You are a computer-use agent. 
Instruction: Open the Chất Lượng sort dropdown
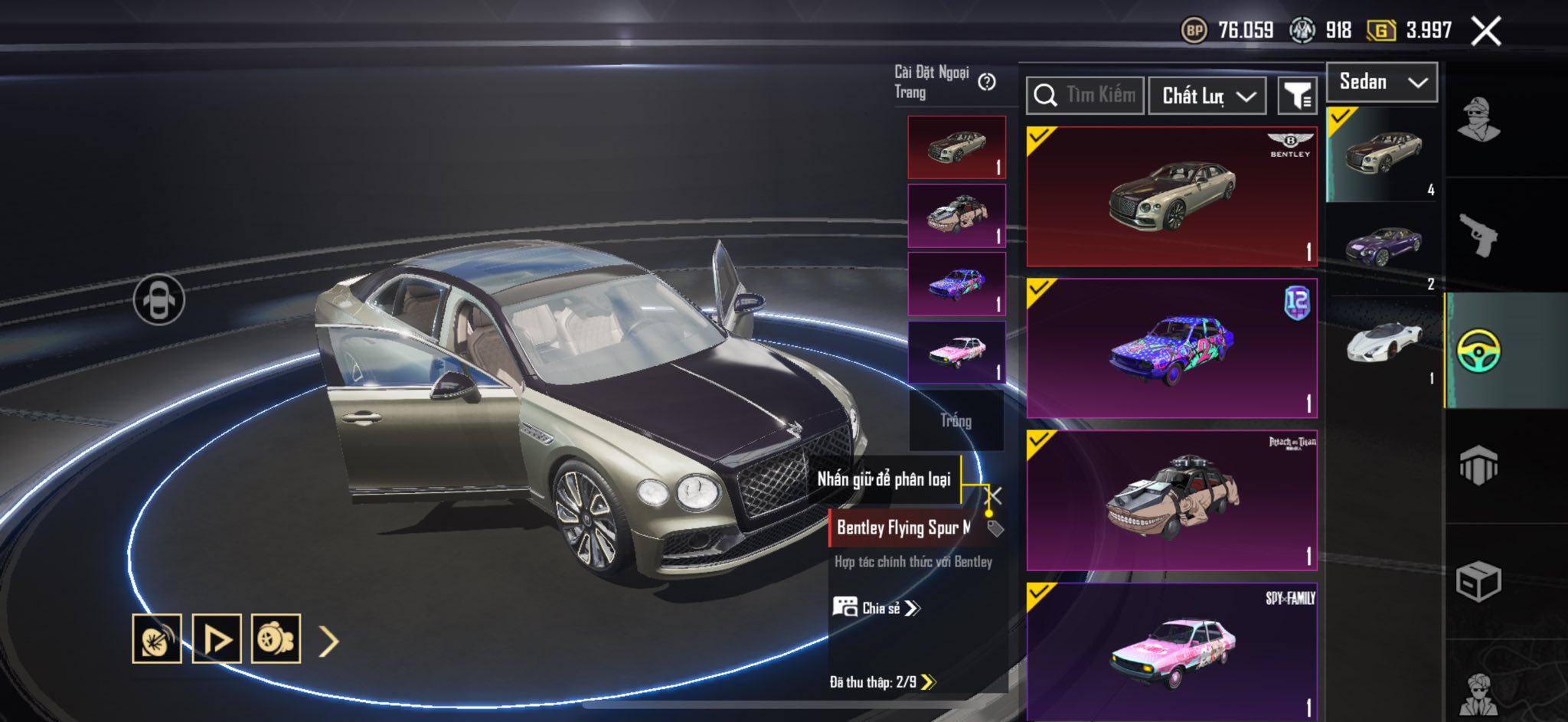pos(1207,96)
